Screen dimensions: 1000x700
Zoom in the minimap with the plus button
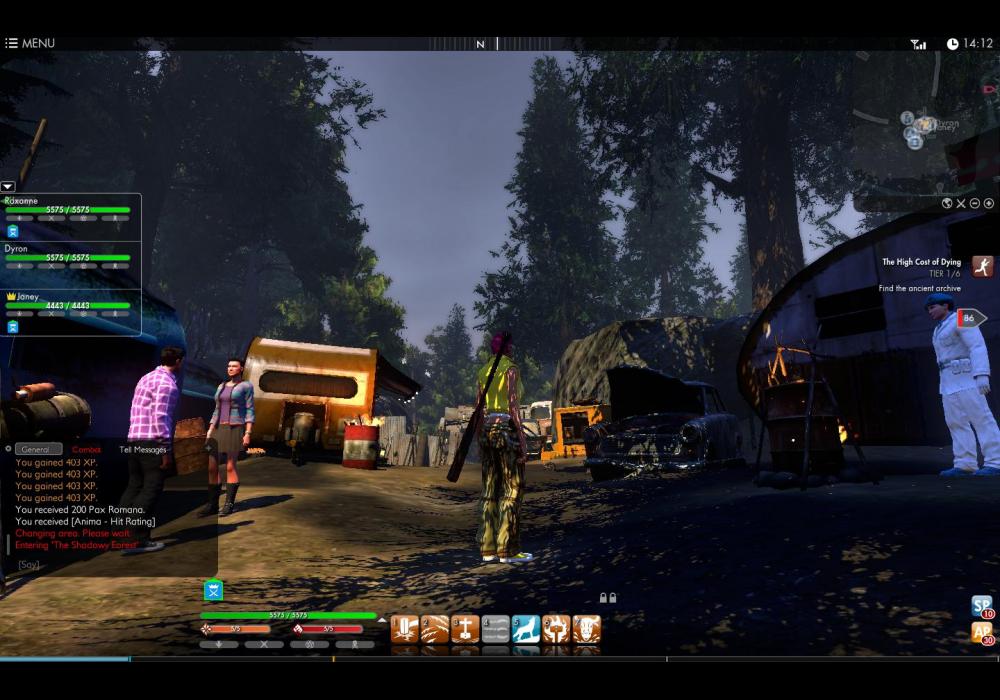[988, 203]
